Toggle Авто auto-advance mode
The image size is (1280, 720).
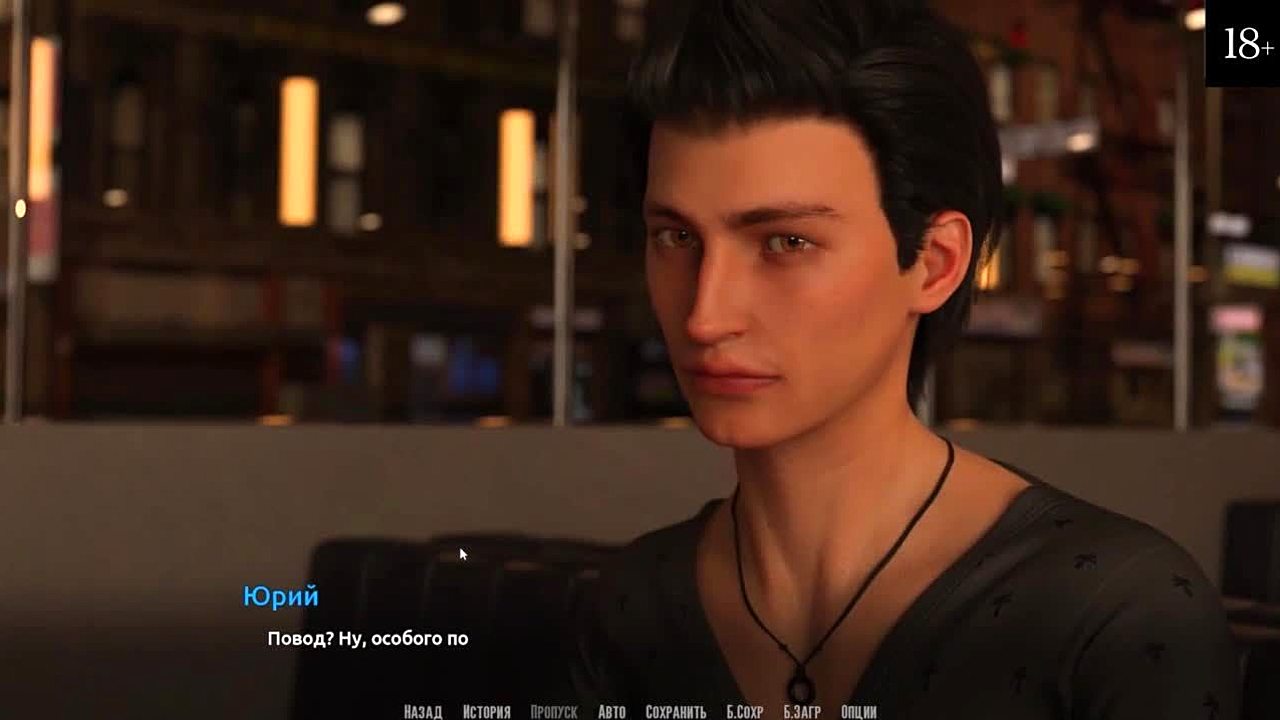tap(611, 712)
